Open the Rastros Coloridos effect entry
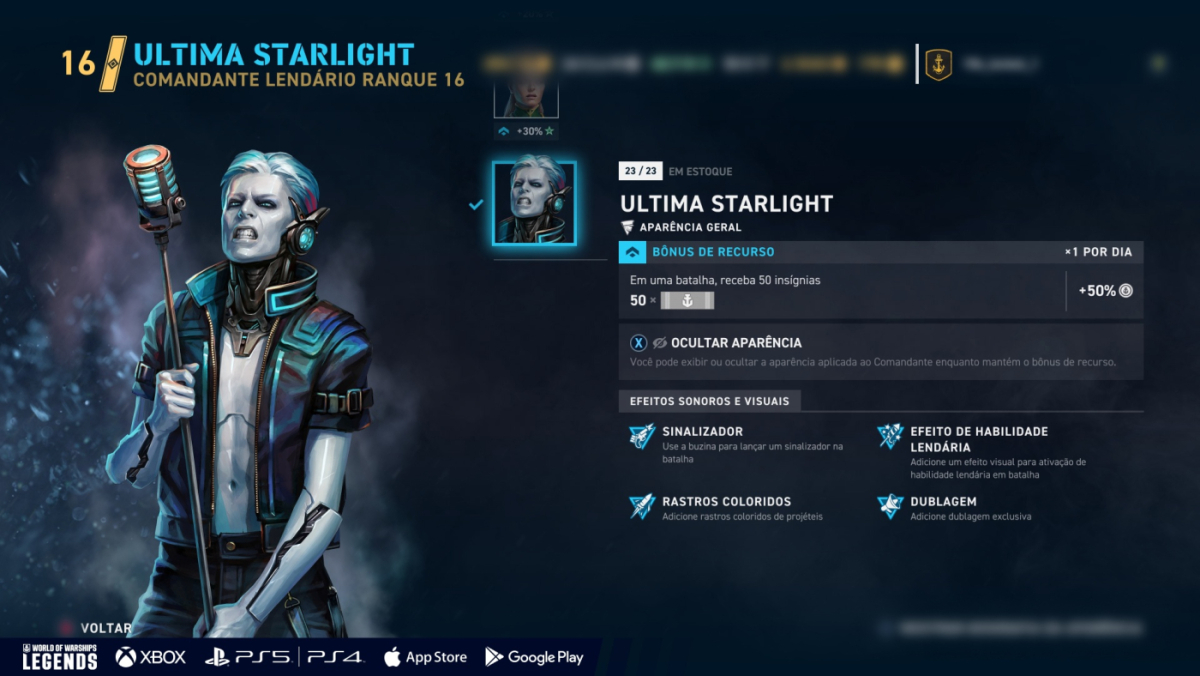 pyautogui.click(x=726, y=502)
